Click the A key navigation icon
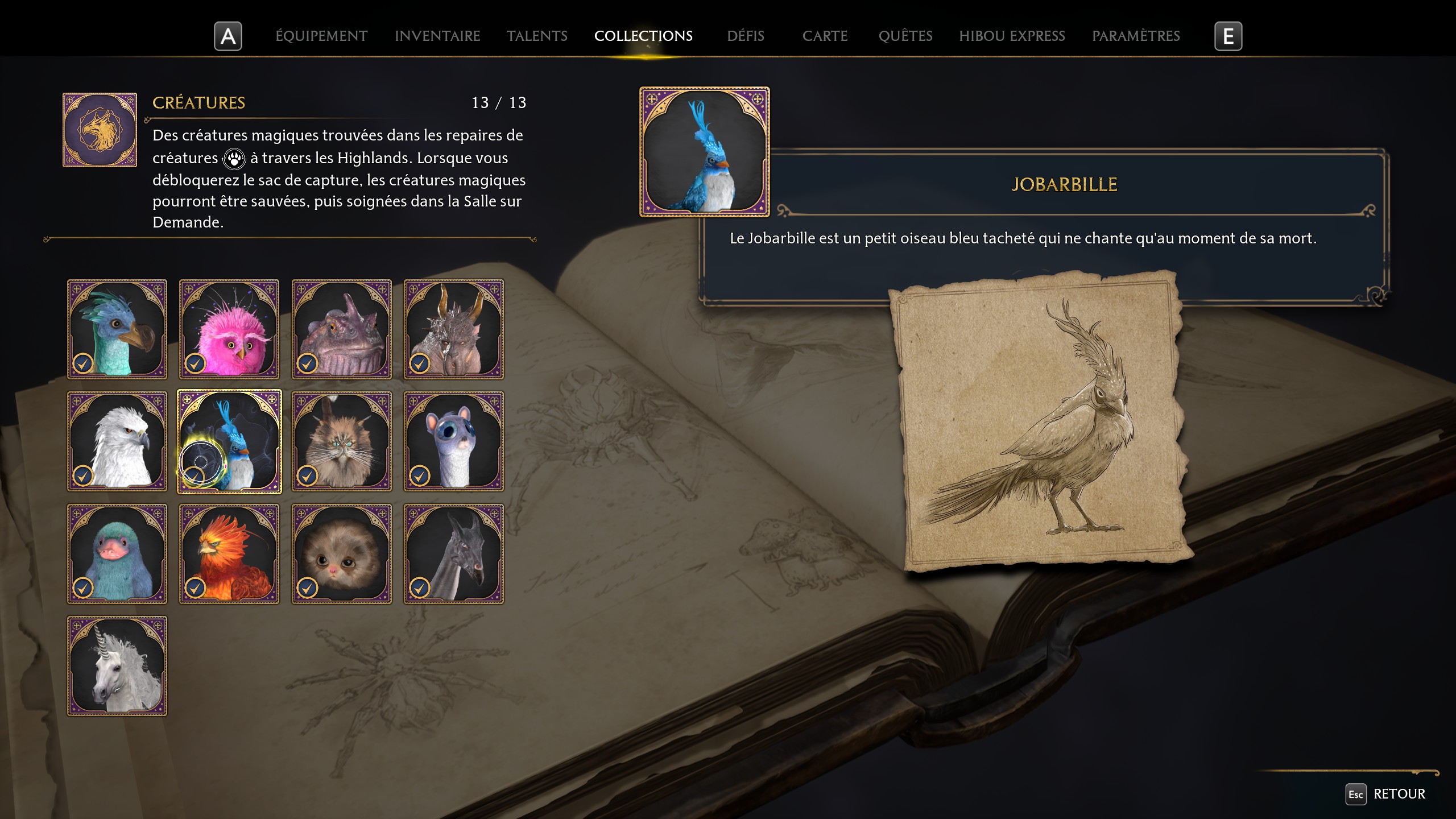The image size is (1456, 819). [227, 36]
